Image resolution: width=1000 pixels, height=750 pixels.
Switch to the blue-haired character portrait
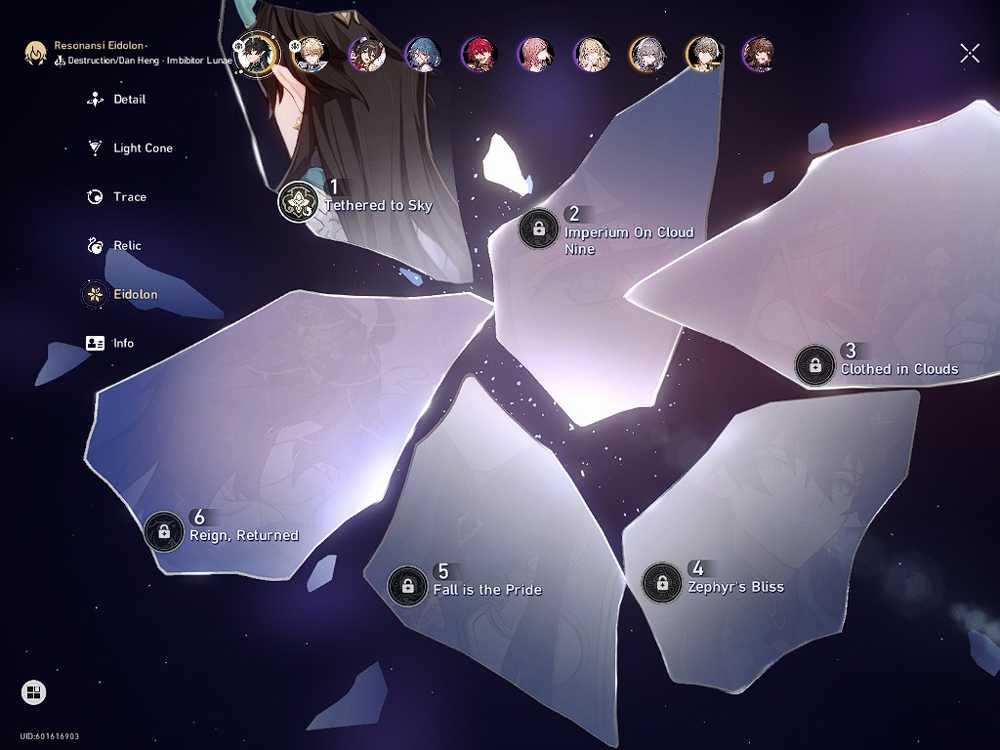422,54
